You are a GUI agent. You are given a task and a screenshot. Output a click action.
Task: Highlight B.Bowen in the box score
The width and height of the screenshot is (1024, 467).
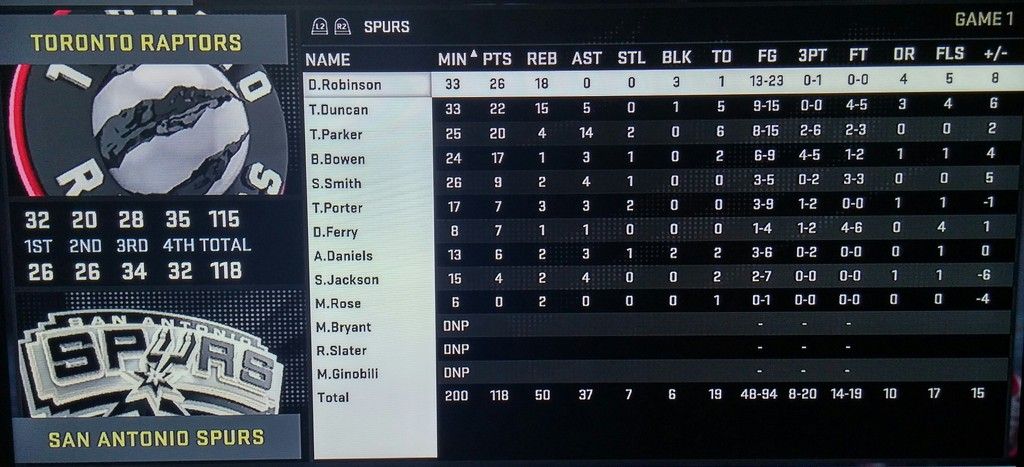point(337,159)
